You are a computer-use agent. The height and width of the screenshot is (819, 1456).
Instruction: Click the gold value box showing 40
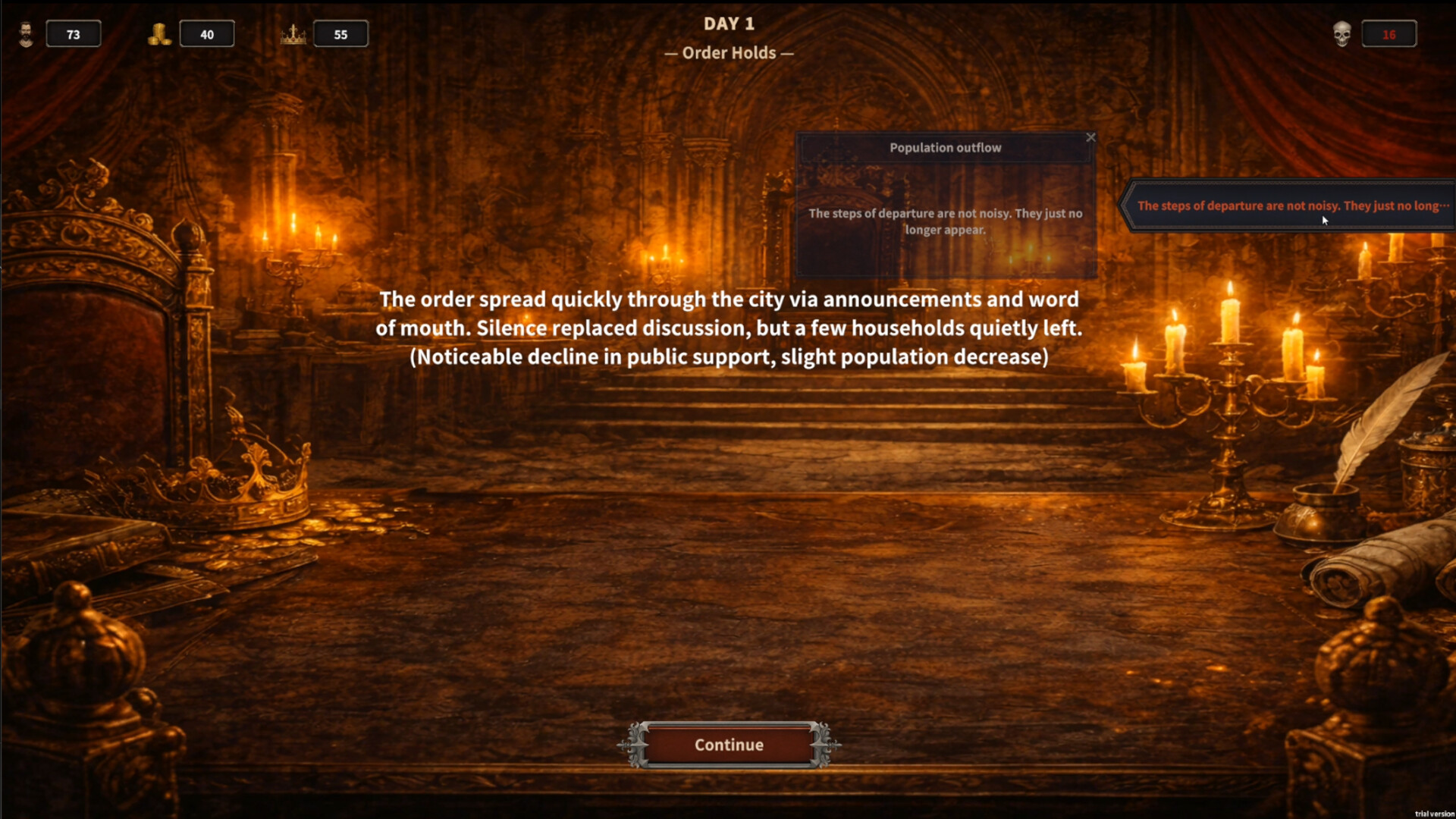coord(207,33)
